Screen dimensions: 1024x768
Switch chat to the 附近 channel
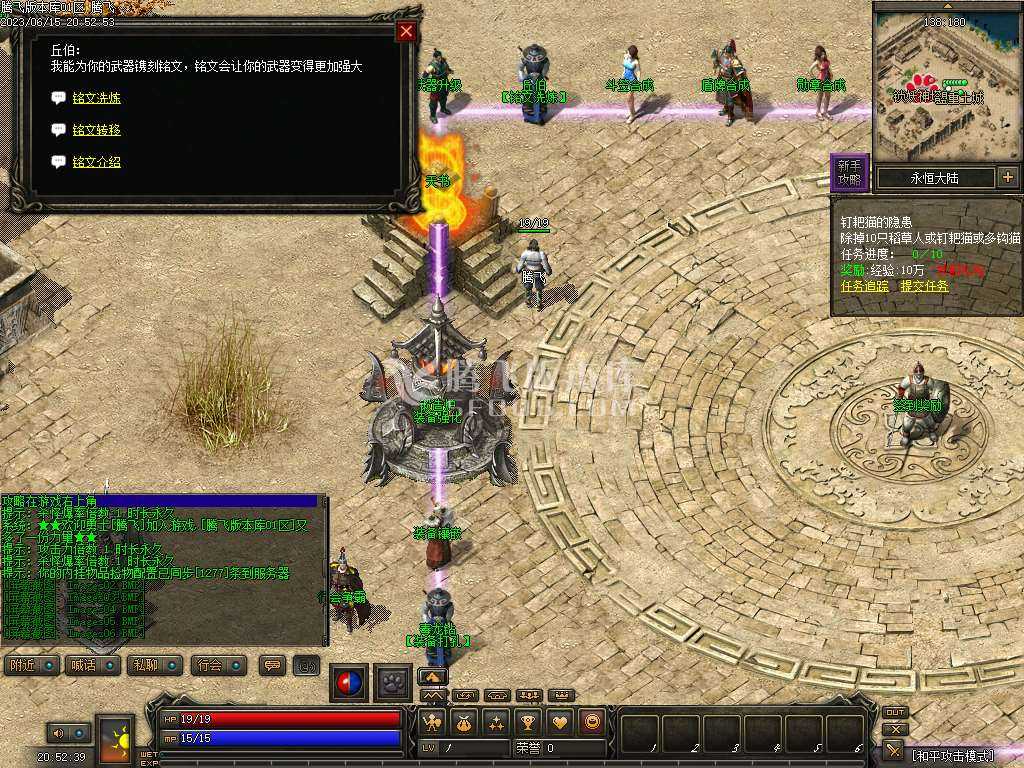point(31,665)
